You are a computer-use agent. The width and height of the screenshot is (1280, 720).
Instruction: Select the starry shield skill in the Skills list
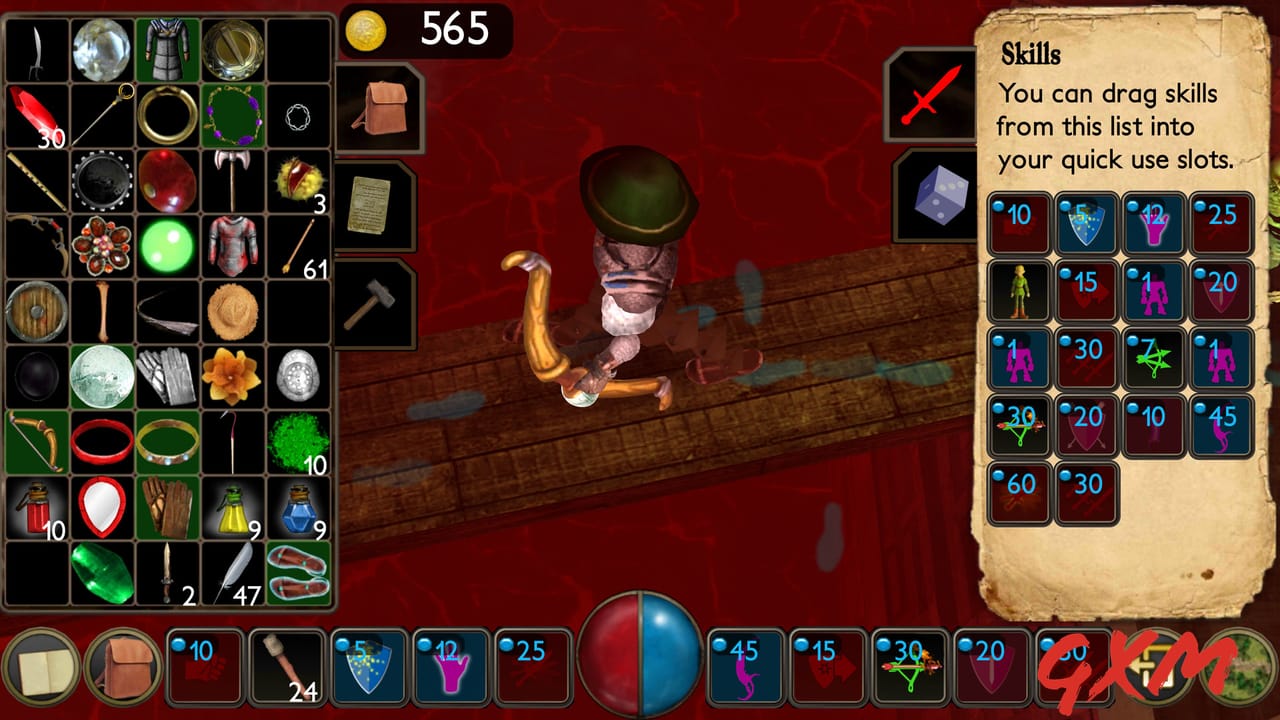[x=1087, y=224]
